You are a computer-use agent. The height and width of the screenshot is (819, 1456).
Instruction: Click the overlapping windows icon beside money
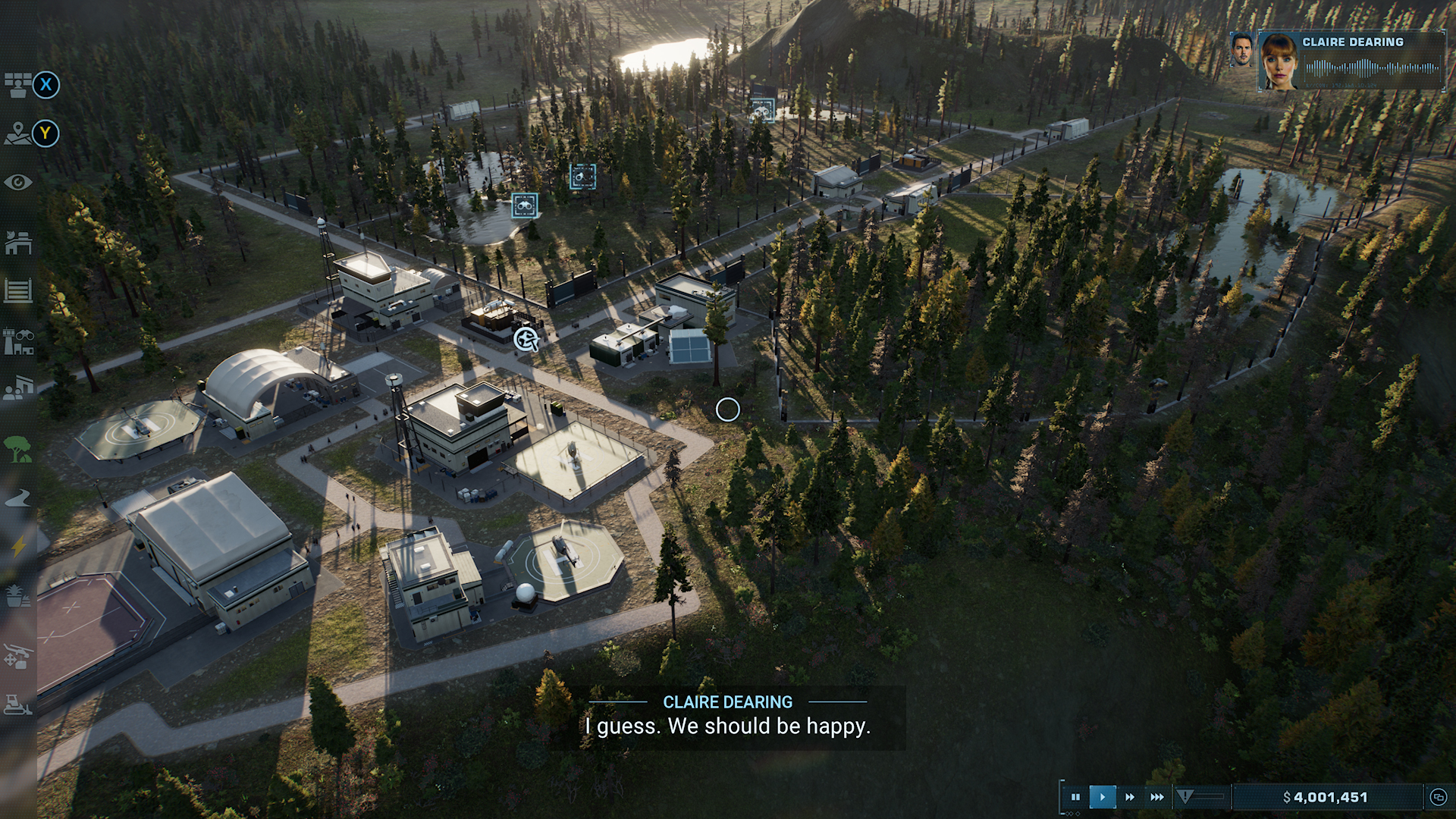tap(1438, 797)
